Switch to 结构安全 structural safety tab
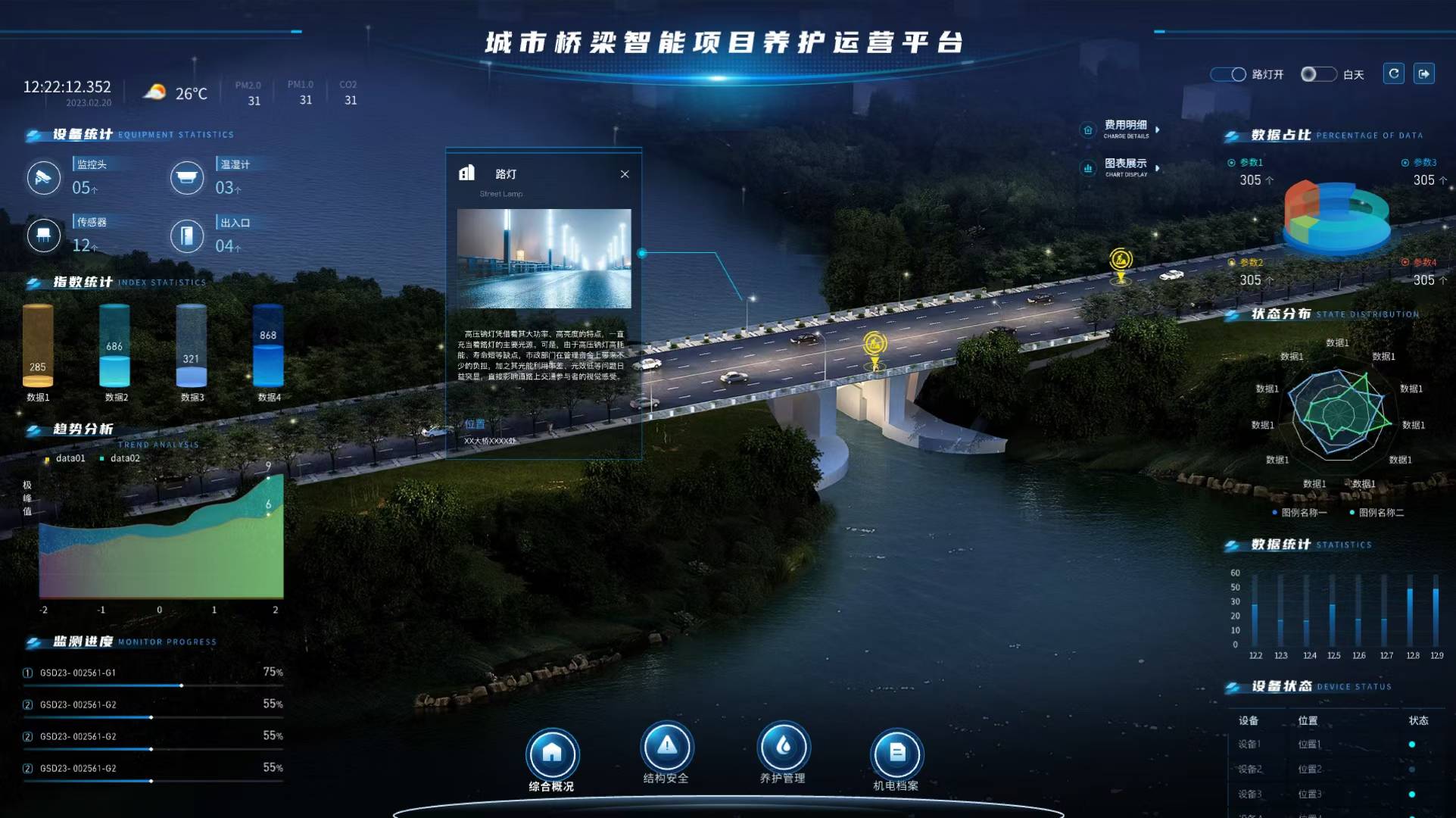Screen dimensions: 1456x818 point(666,747)
